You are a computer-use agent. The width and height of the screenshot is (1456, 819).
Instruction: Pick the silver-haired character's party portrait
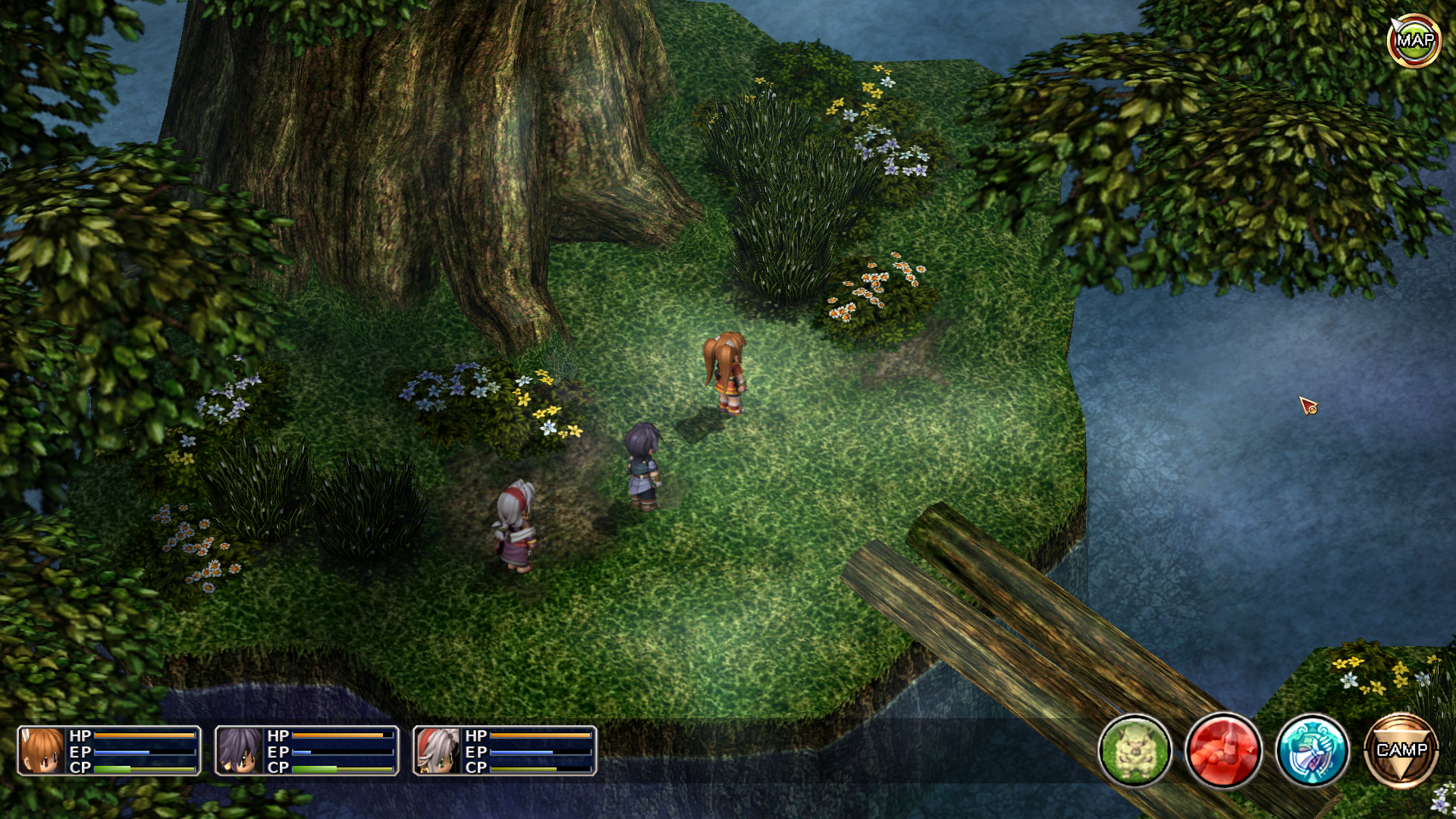click(x=438, y=751)
